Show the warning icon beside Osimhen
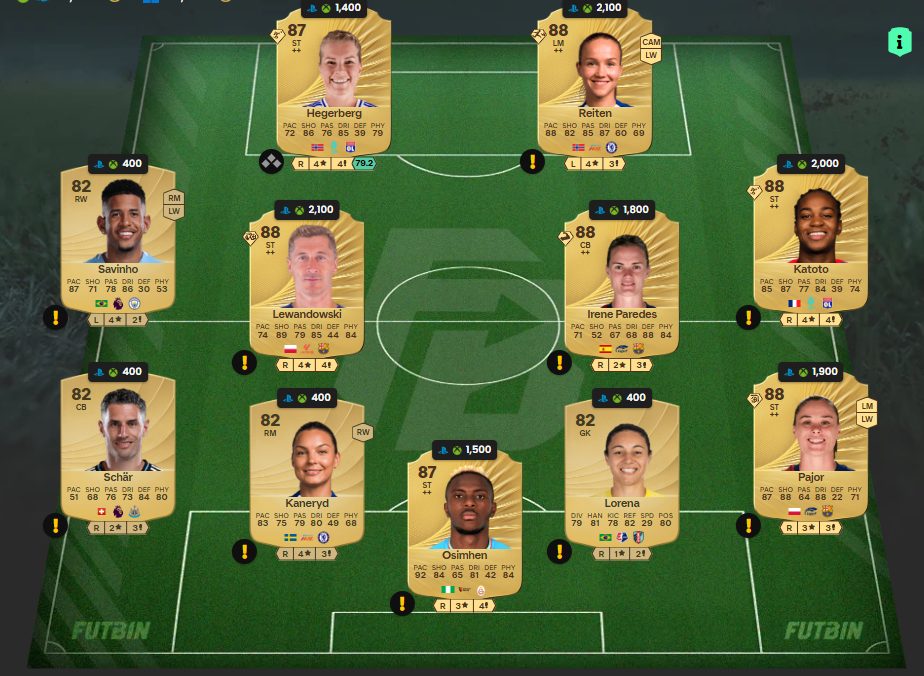Screen dimensions: 924x676 tap(402, 603)
